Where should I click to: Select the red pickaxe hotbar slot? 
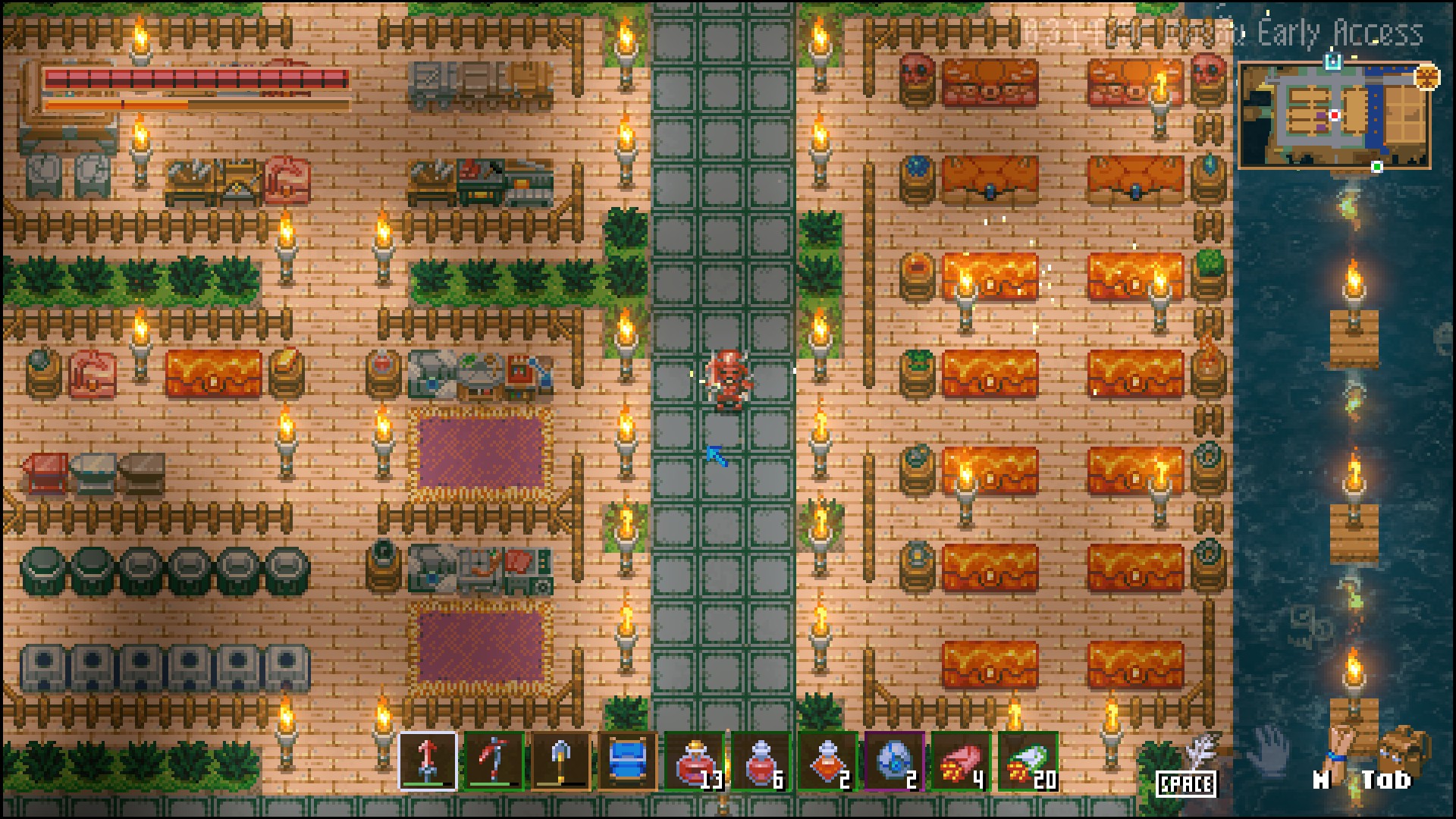494,761
